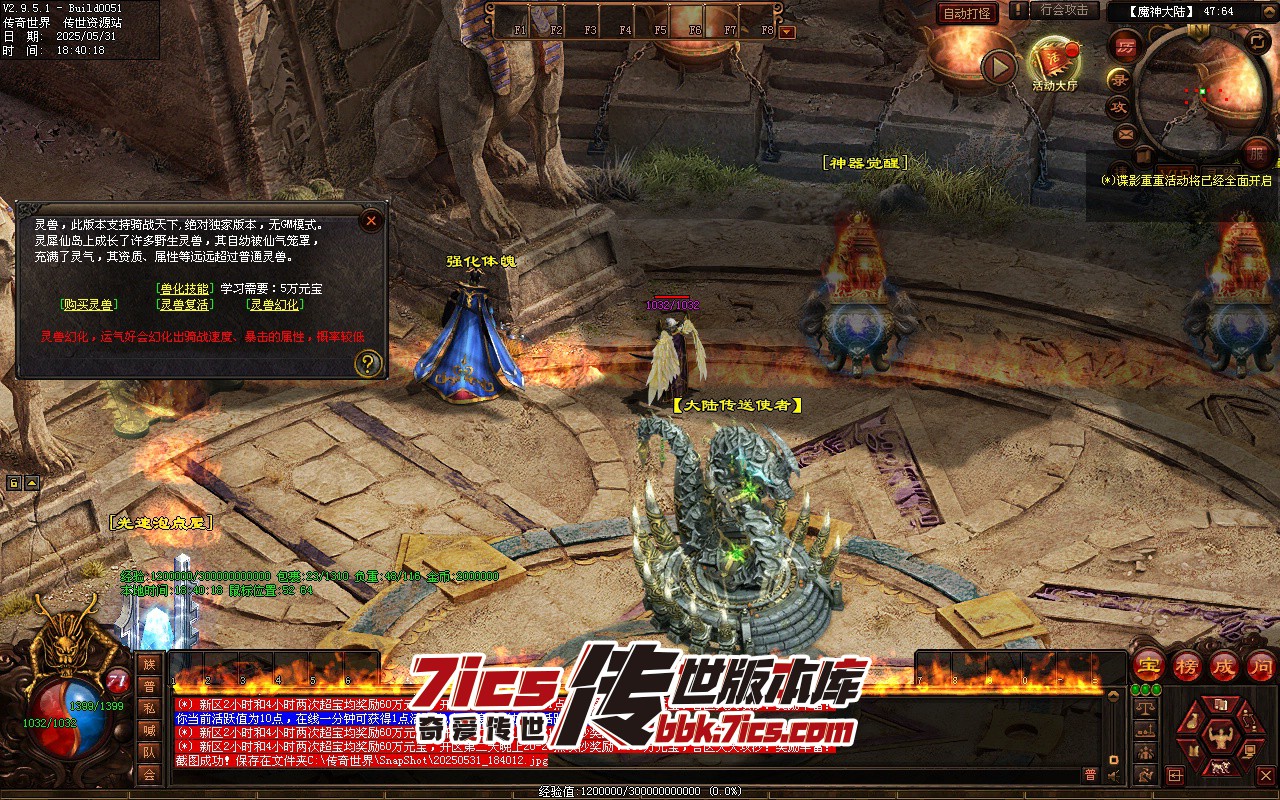This screenshot has width=1280, height=800.
Task: Open the 服 server button by minimap
Action: (1257, 152)
